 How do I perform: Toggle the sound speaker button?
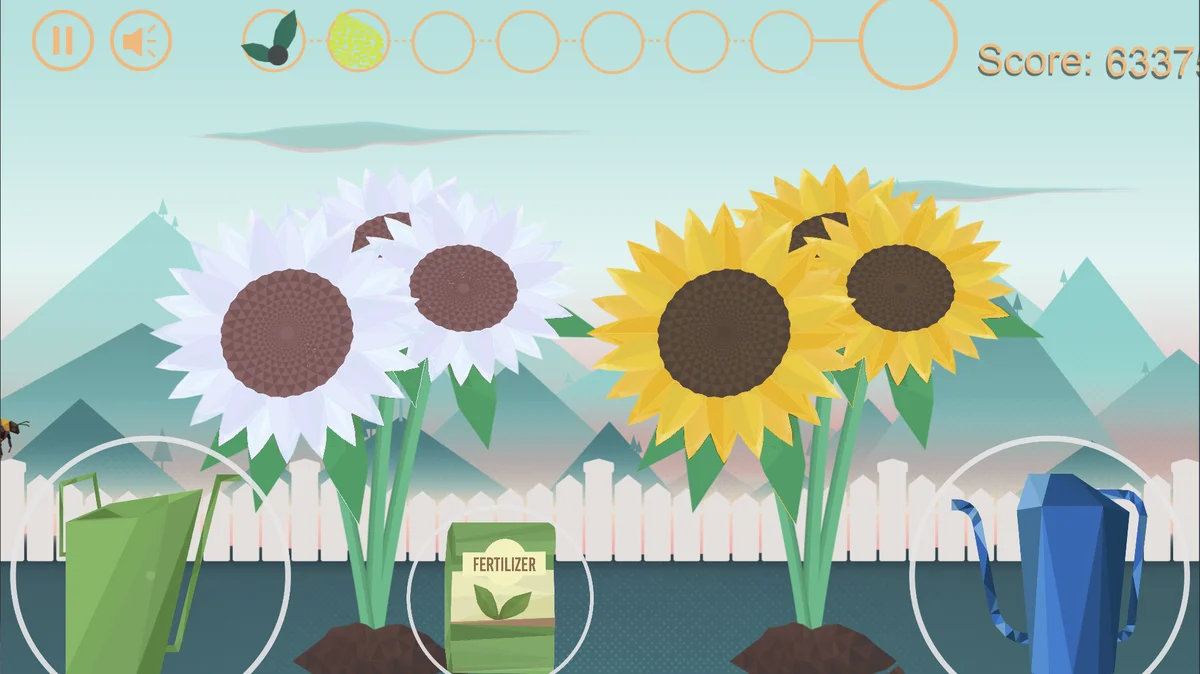coord(141,41)
